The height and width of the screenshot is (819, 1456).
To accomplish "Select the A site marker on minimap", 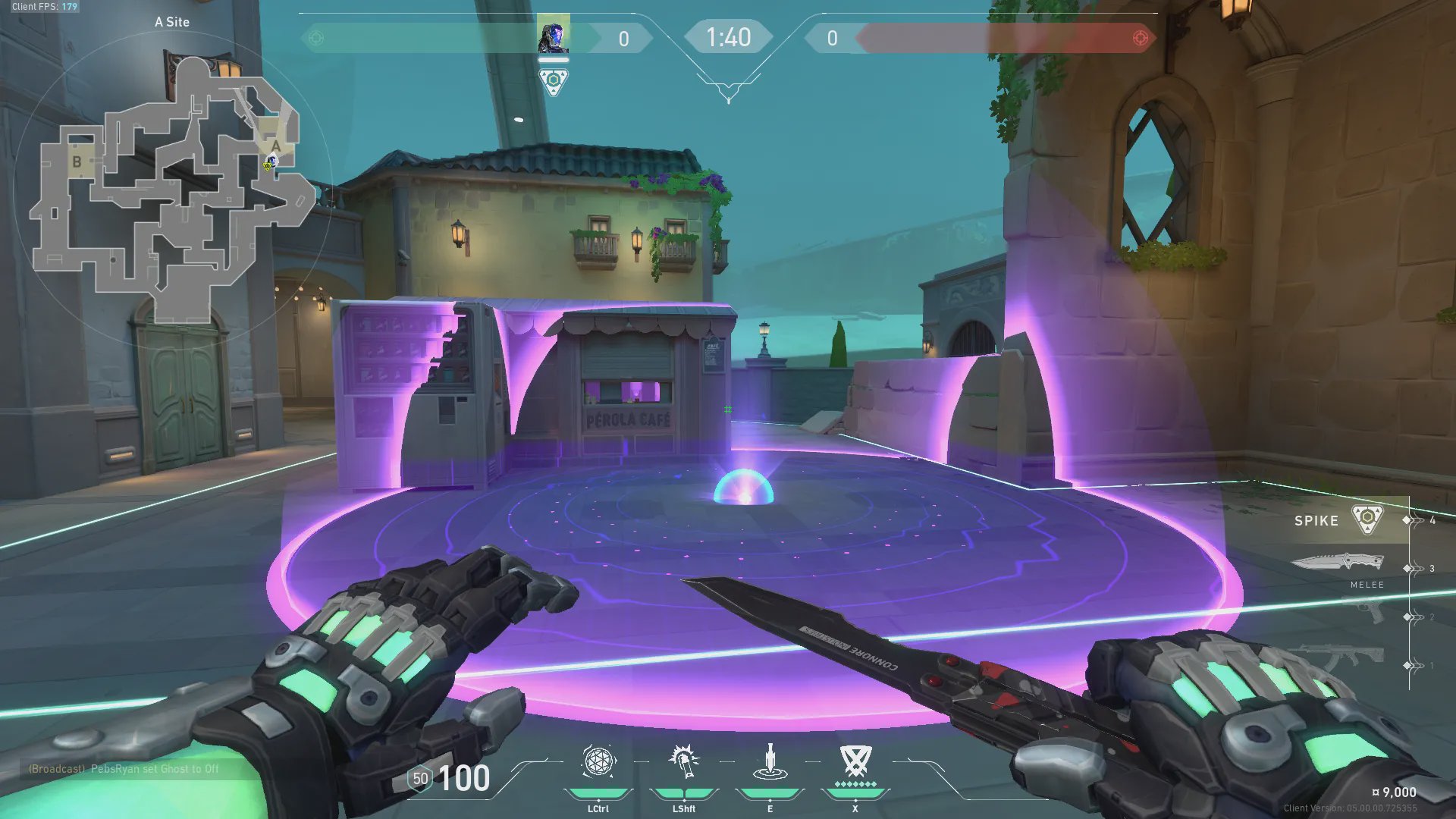I will point(275,146).
